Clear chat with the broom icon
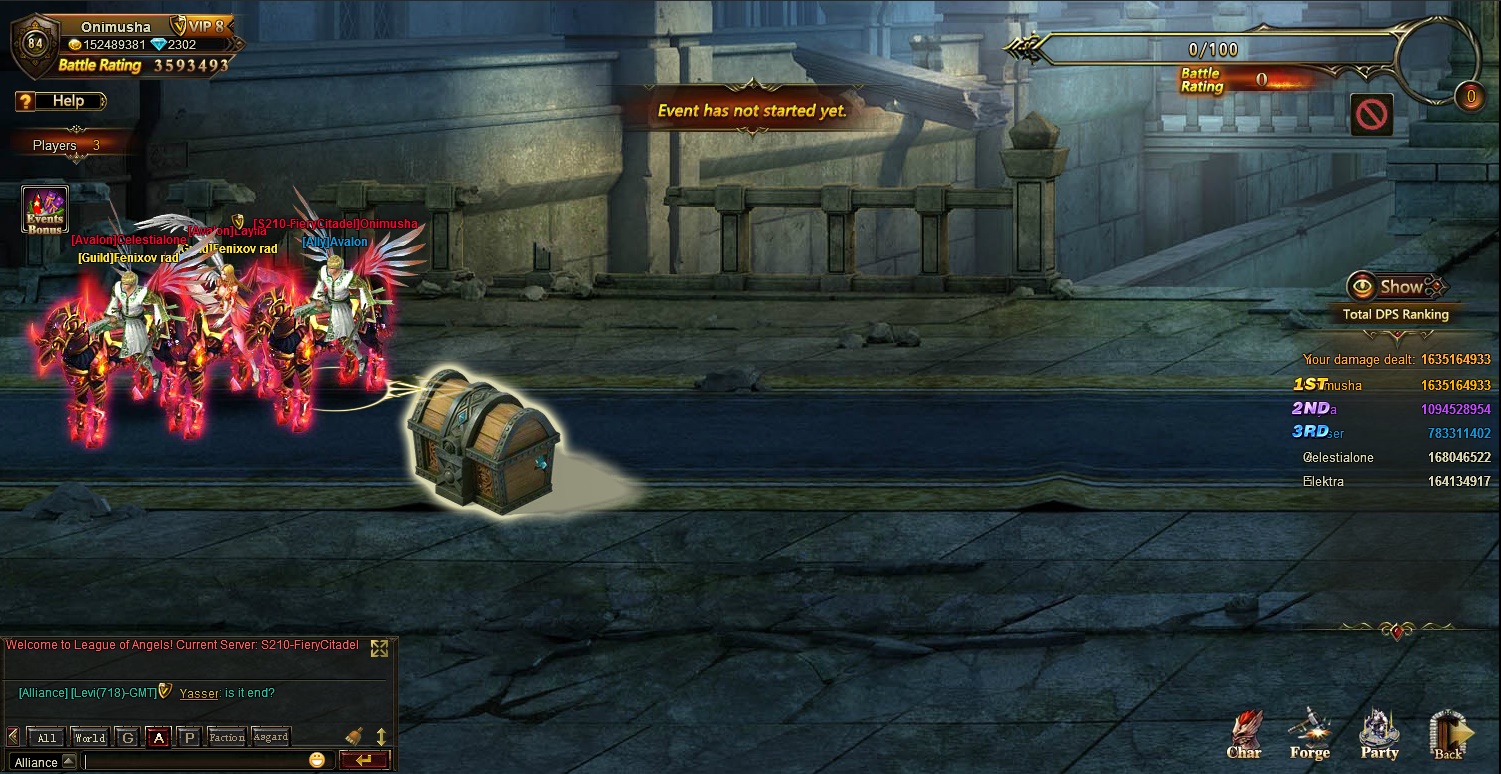This screenshot has height=774, width=1501. click(354, 736)
